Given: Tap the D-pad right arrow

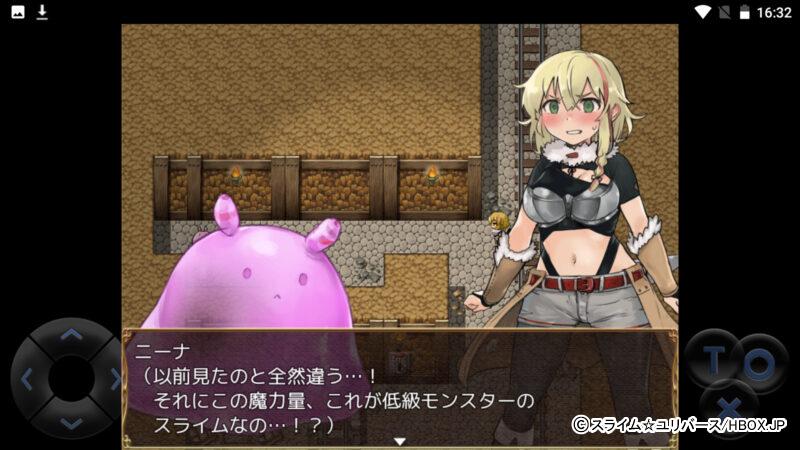Looking at the screenshot, I should click(x=113, y=379).
